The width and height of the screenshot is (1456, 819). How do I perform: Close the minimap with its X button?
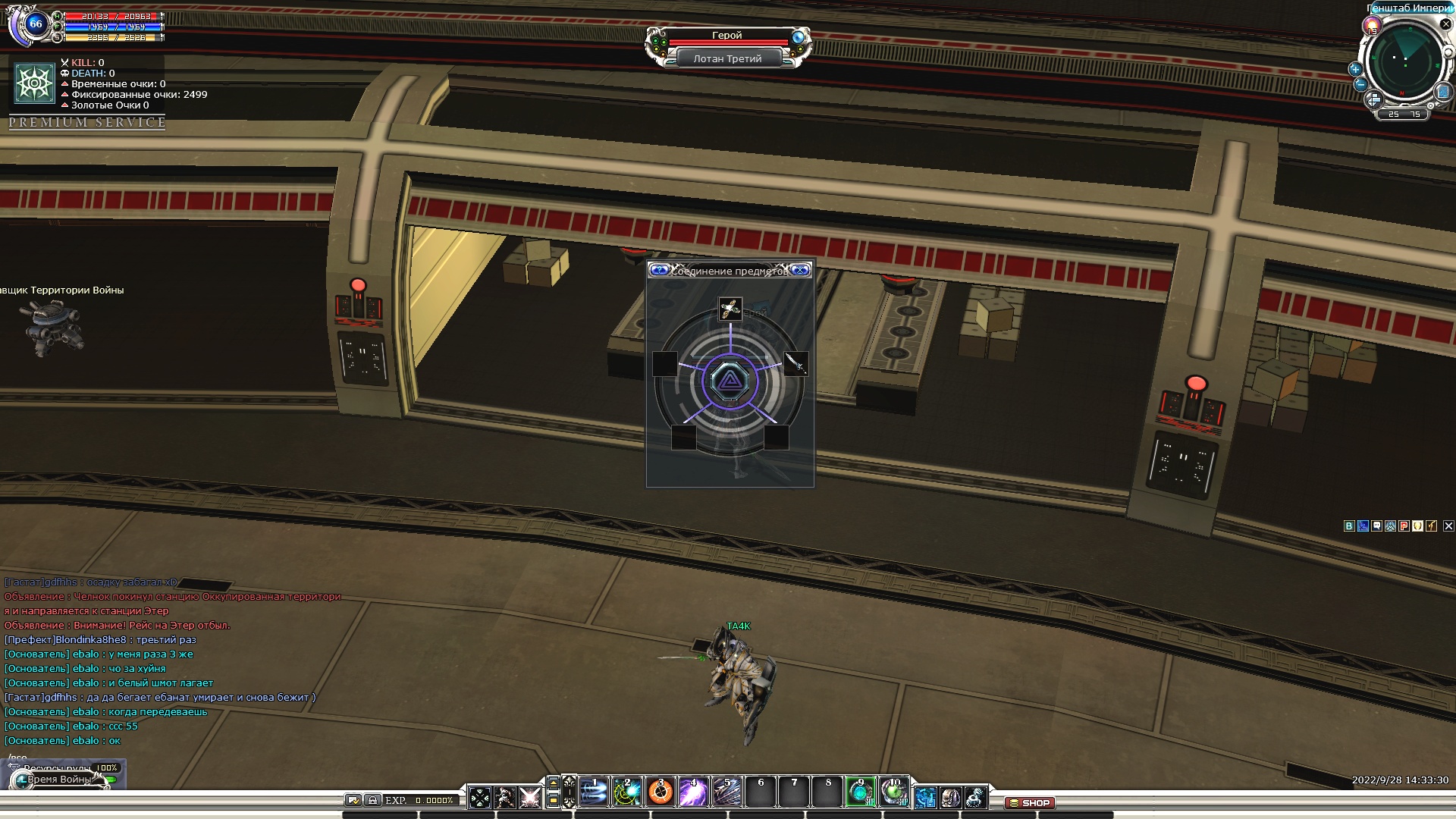1445,24
